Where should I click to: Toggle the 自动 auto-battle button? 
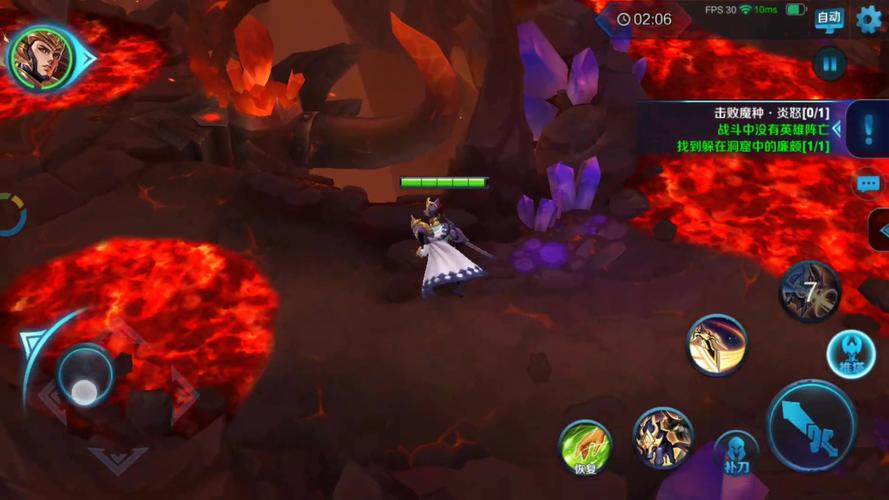(830, 19)
